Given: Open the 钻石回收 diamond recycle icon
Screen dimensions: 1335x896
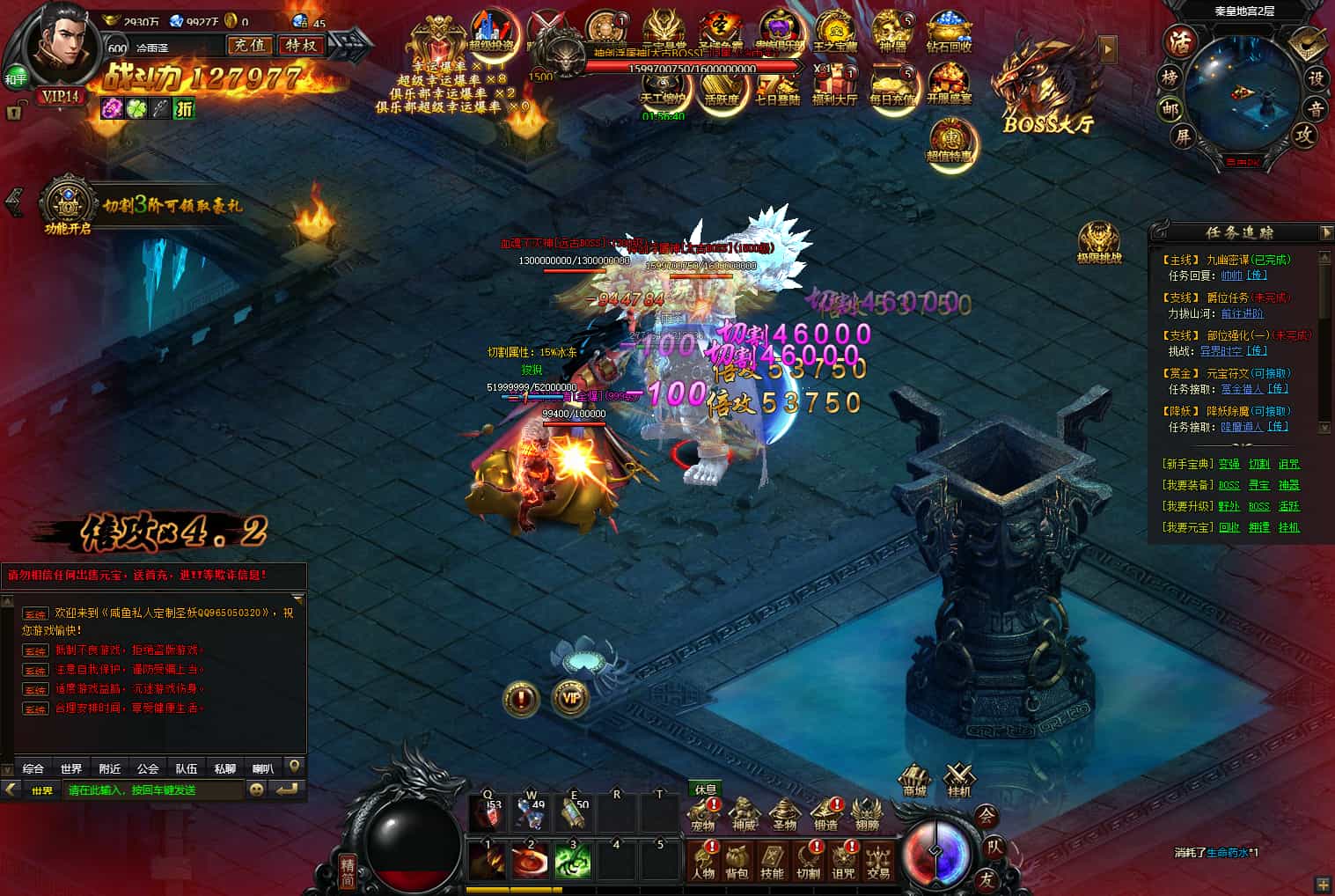Looking at the screenshot, I should coord(948,33).
